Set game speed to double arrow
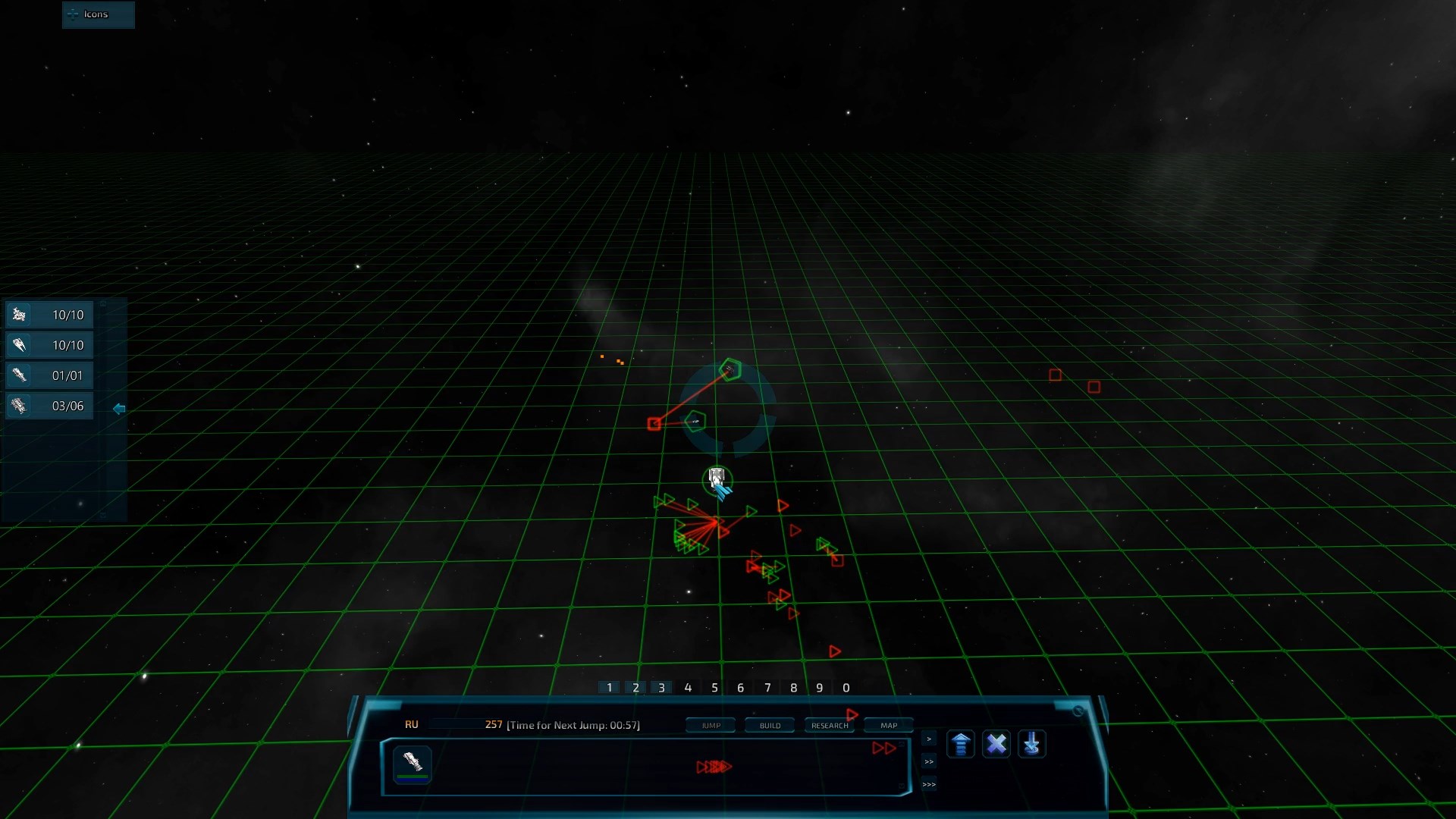 [x=929, y=761]
